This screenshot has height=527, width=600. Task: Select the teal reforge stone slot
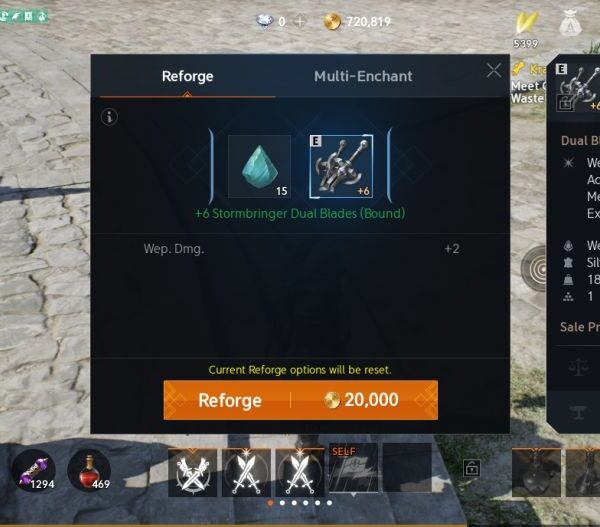coord(259,166)
